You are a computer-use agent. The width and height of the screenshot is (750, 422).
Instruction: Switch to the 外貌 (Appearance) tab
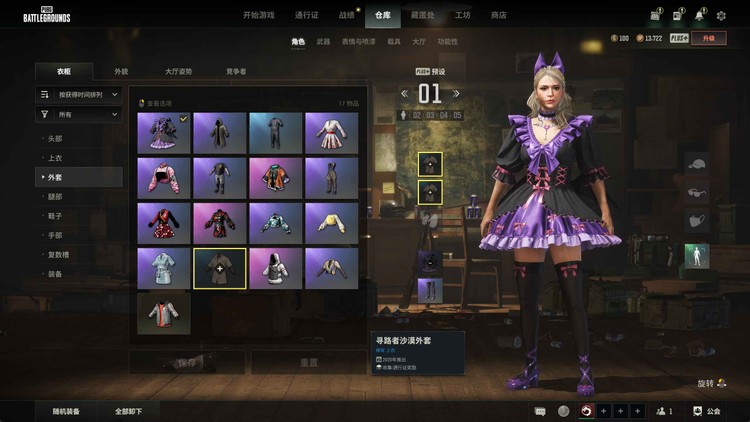point(121,72)
